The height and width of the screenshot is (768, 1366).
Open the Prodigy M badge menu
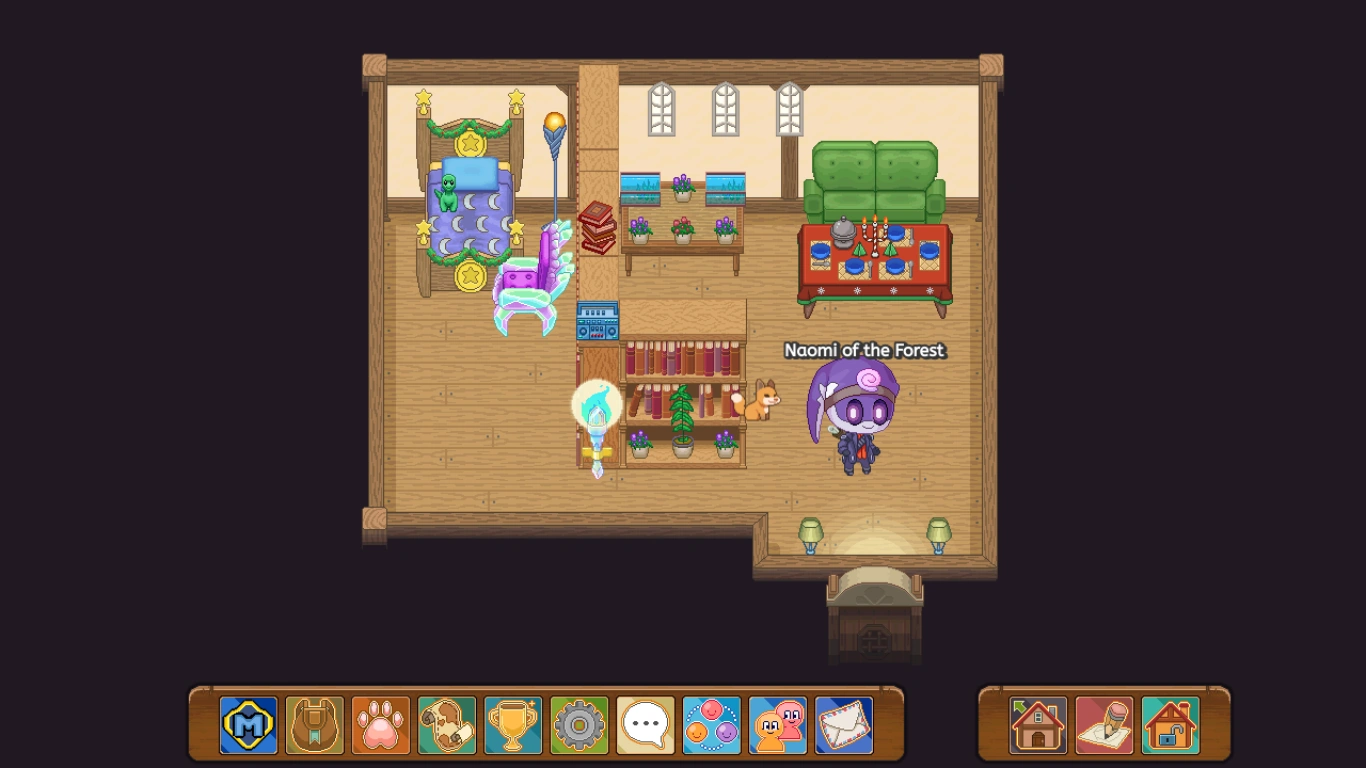click(247, 725)
